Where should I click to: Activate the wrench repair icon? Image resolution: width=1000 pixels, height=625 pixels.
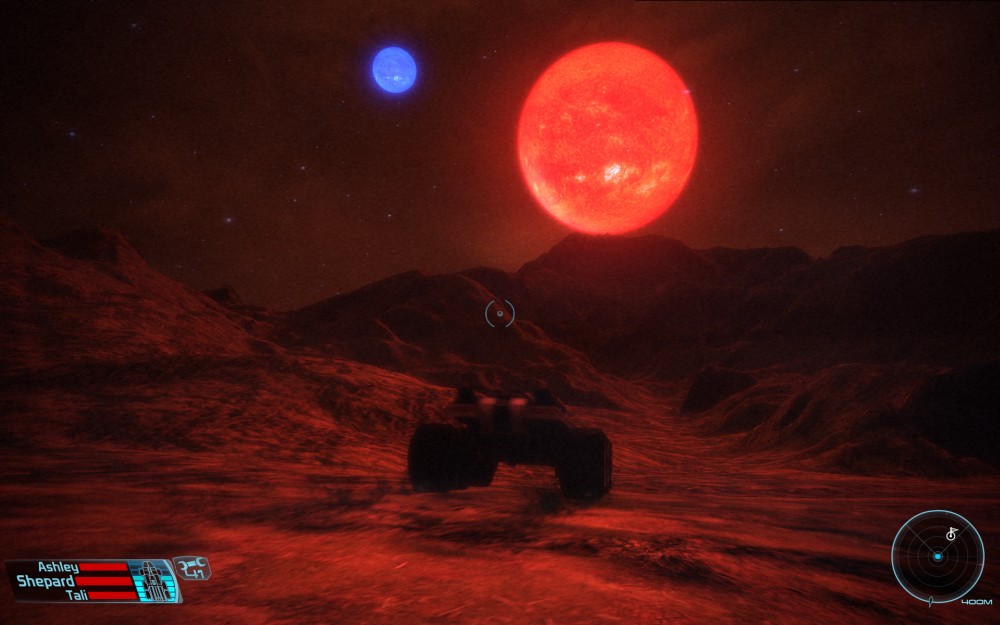[191, 568]
